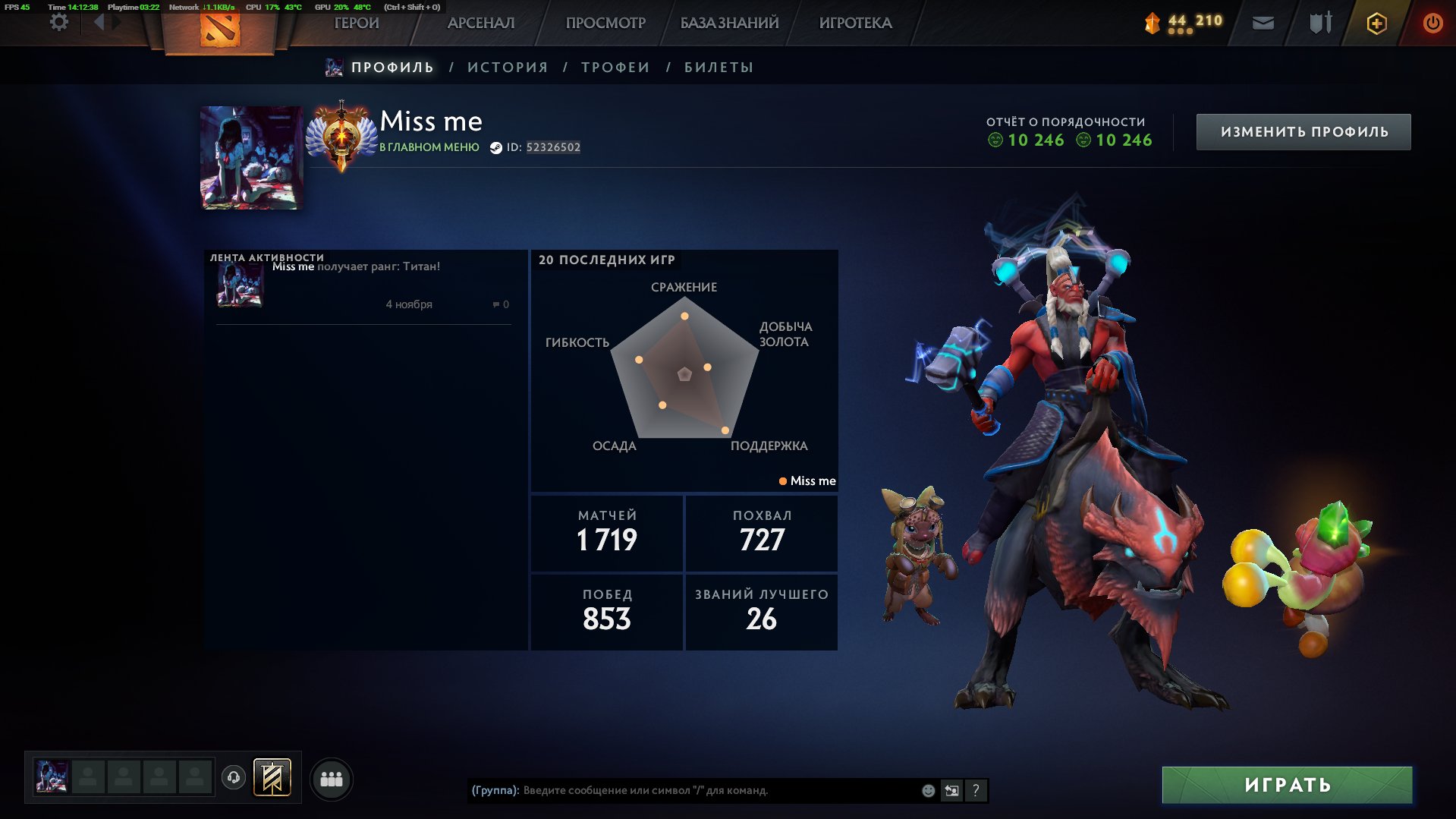The image size is (1456, 819).
Task: Open the notifications envelope icon
Action: 1261,23
